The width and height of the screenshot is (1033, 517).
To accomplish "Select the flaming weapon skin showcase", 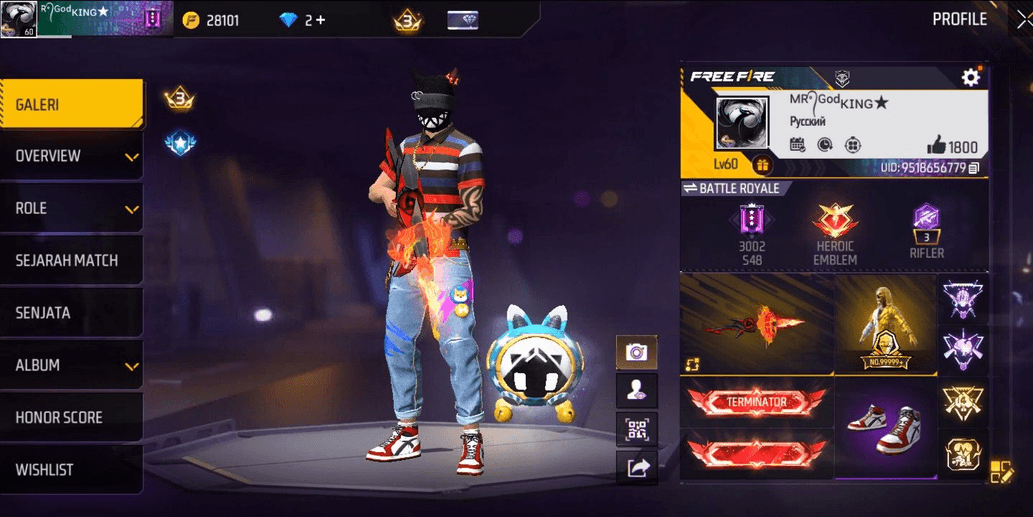I will pos(756,324).
